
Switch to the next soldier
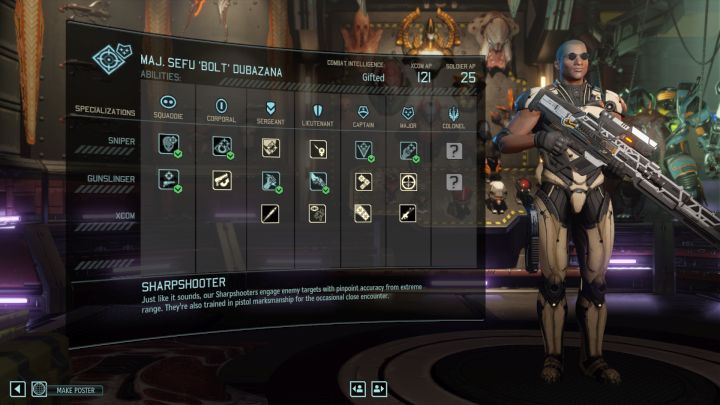[x=379, y=389]
